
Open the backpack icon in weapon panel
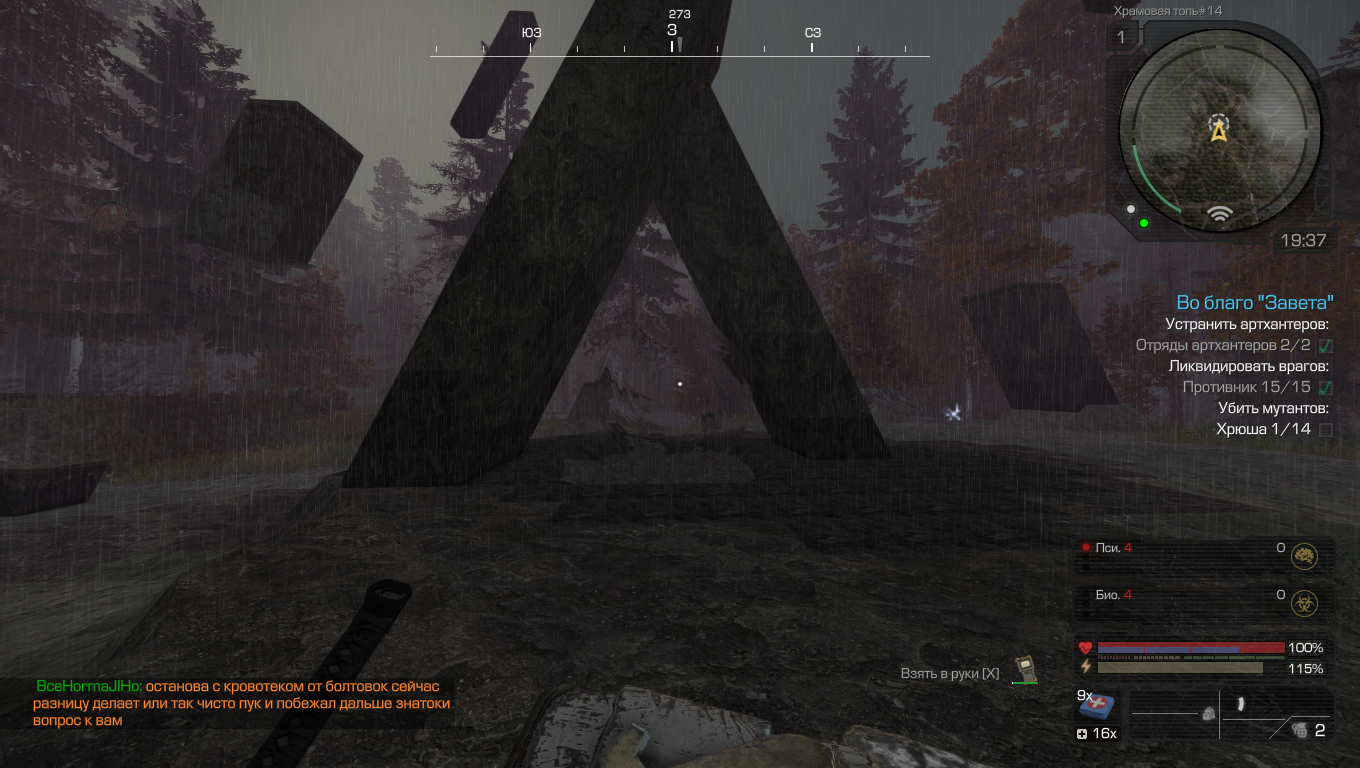(1208, 714)
